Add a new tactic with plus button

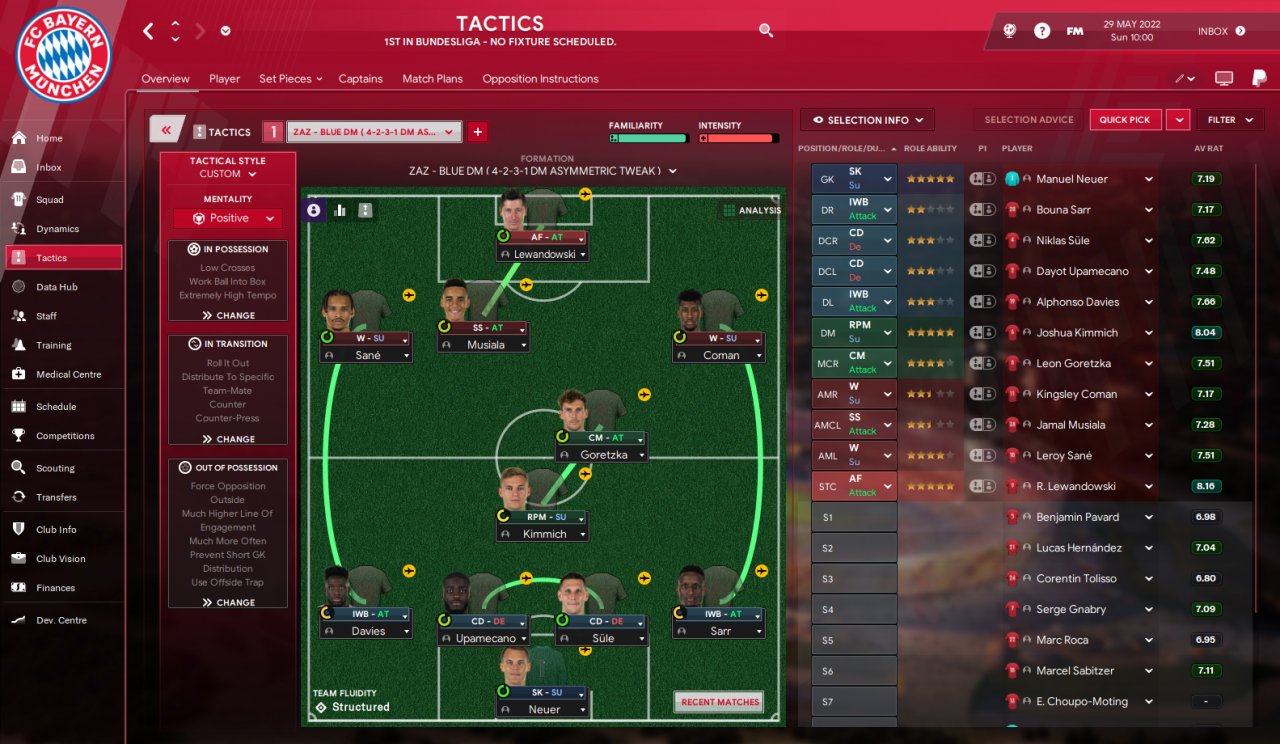(477, 132)
